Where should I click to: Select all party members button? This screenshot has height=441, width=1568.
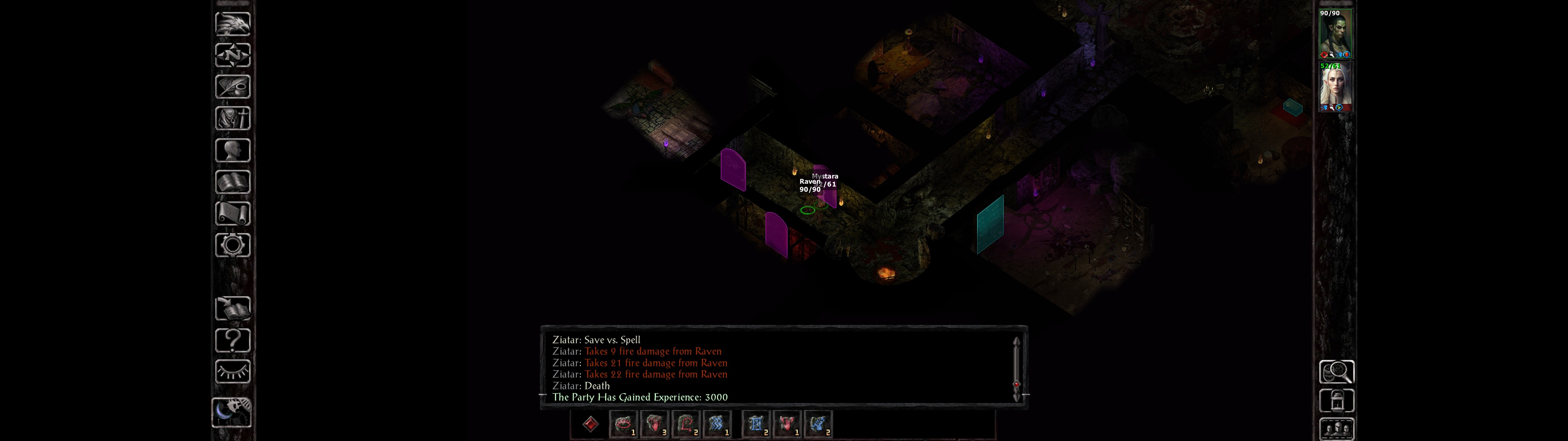[1336, 429]
